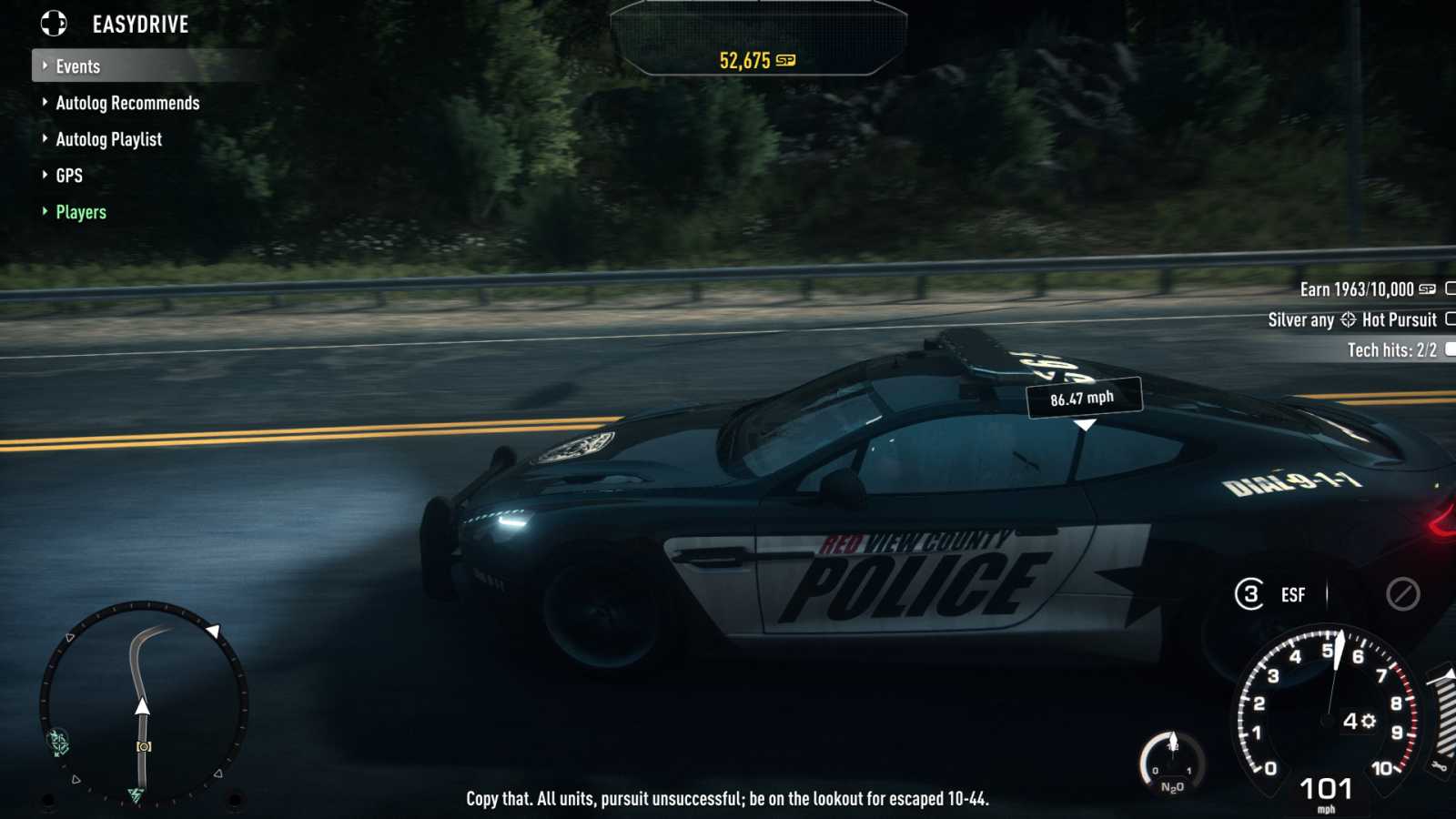
Task: Expand Autolog Recommends
Action: pyautogui.click(x=127, y=103)
